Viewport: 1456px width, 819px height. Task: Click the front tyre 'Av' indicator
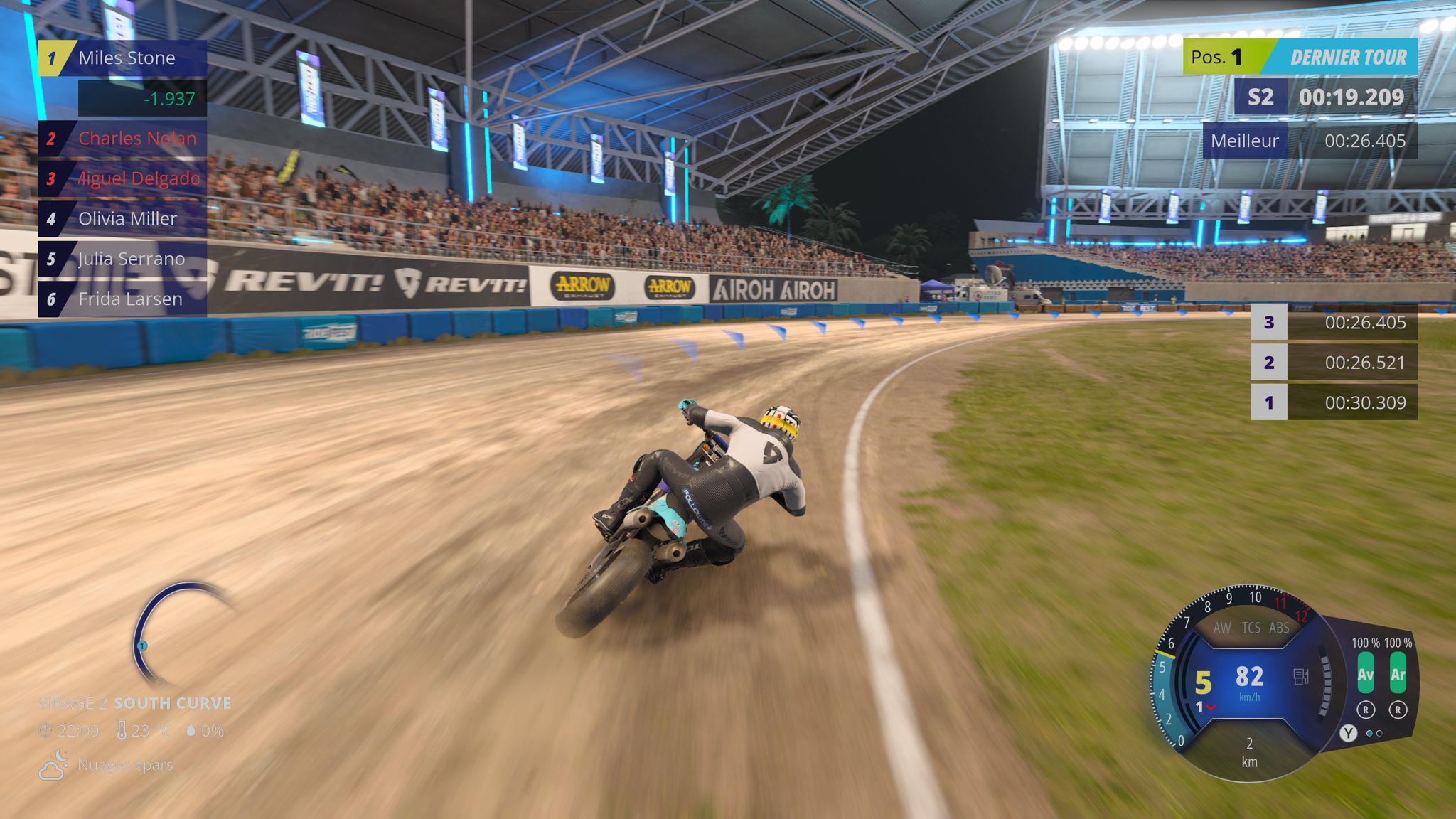point(1365,674)
